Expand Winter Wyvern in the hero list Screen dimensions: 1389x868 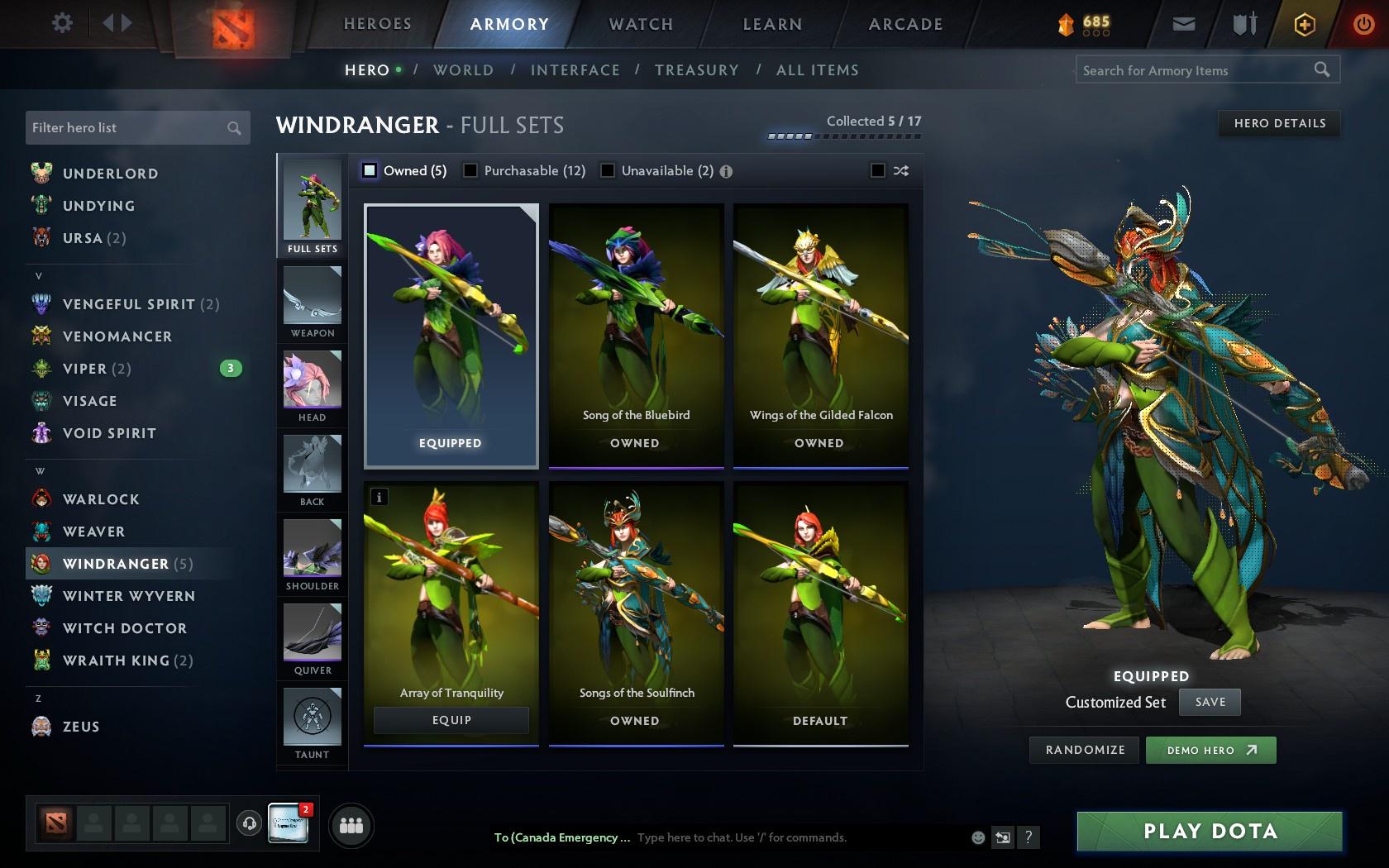pos(128,595)
